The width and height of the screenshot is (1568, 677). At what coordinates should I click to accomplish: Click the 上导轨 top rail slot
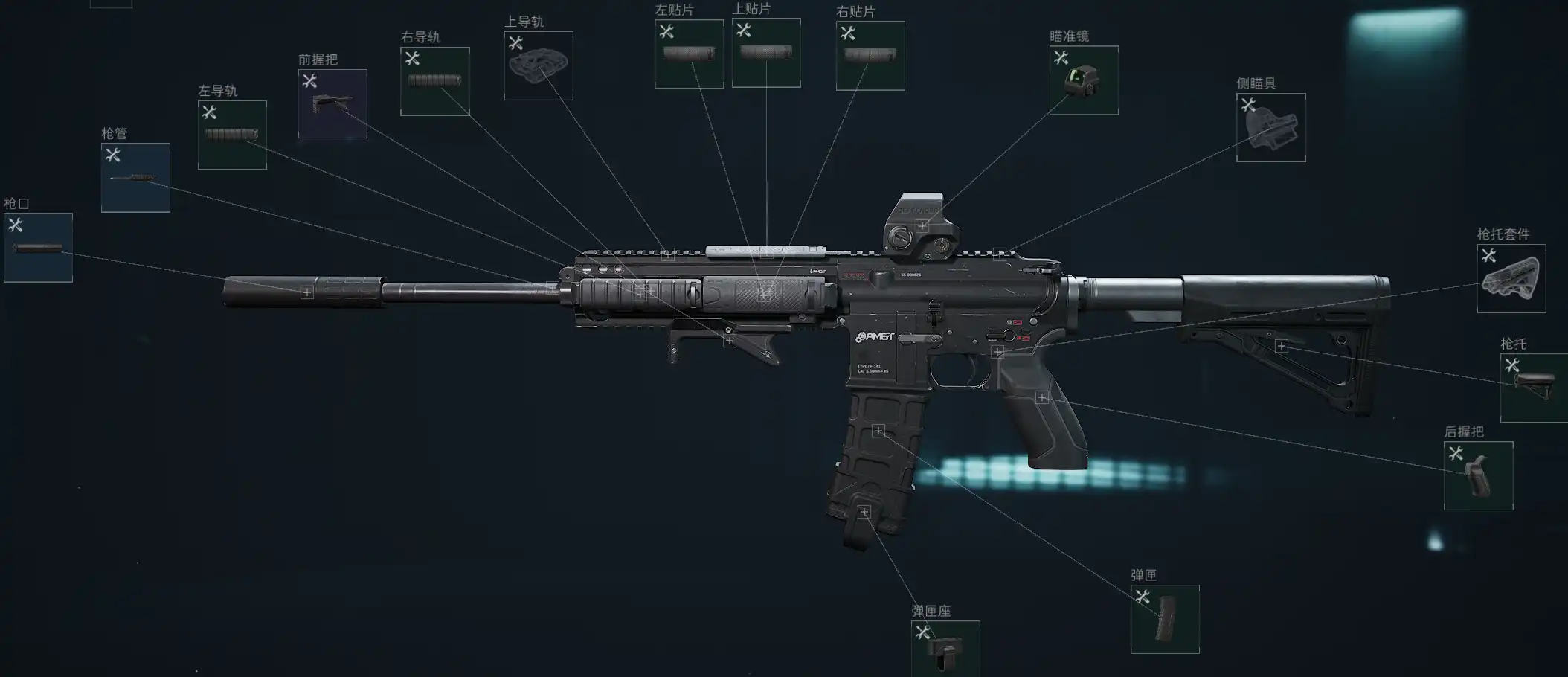(539, 65)
